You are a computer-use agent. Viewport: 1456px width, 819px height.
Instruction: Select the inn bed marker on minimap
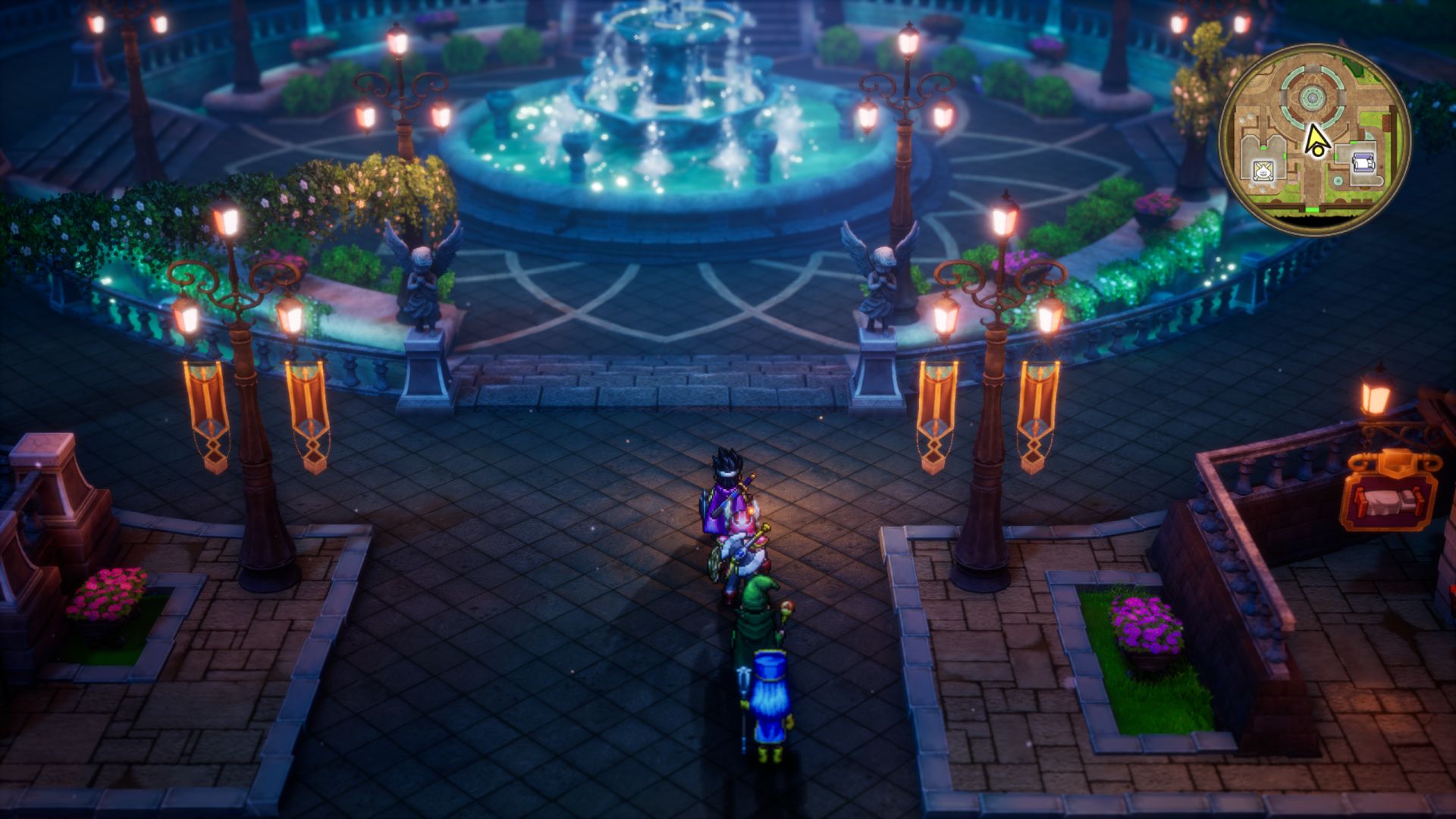tap(1362, 161)
